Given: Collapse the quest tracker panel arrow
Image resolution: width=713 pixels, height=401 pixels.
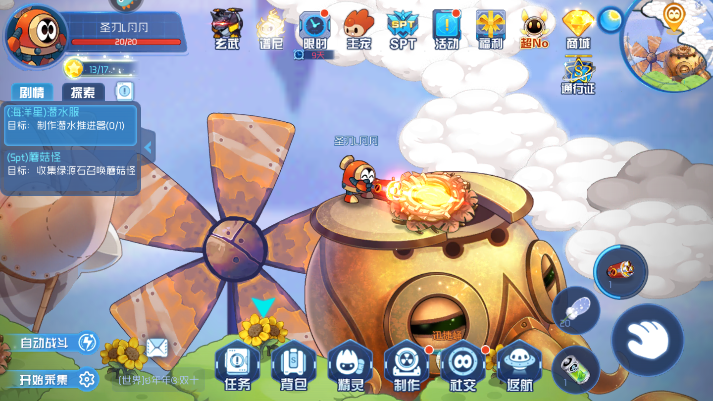Looking at the screenshot, I should pos(149,147).
